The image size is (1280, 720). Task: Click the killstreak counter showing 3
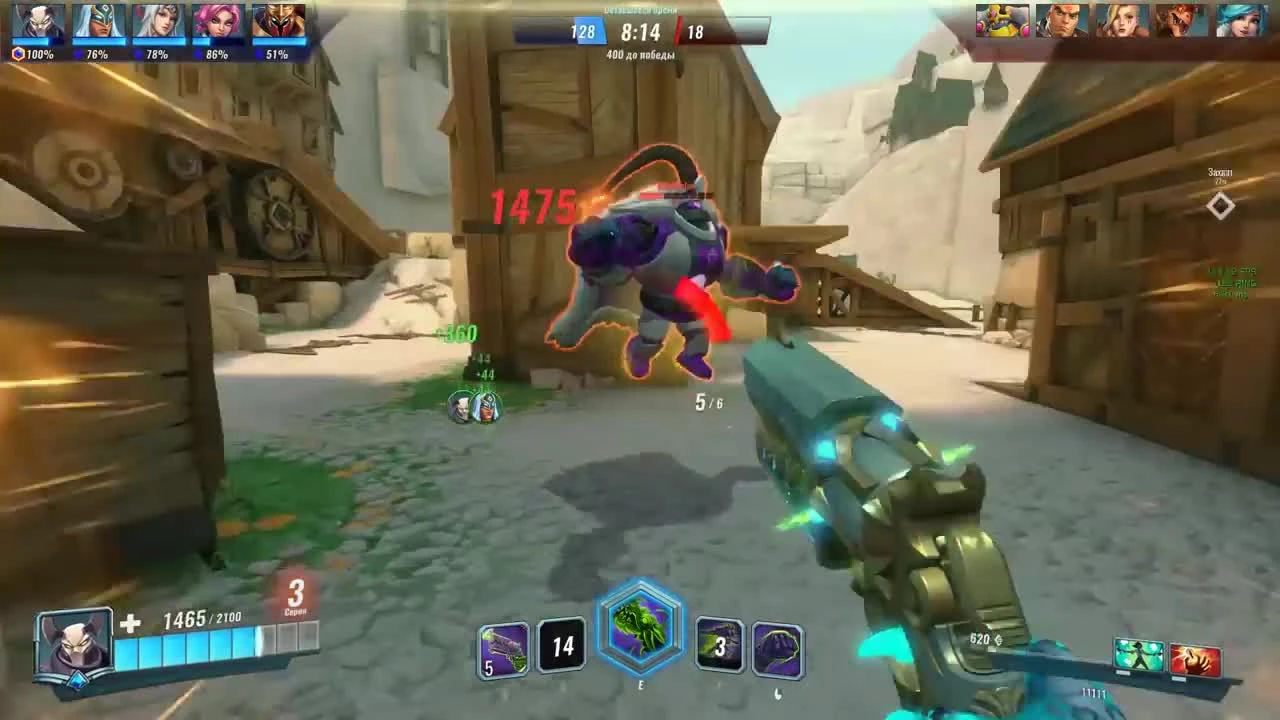click(x=297, y=593)
